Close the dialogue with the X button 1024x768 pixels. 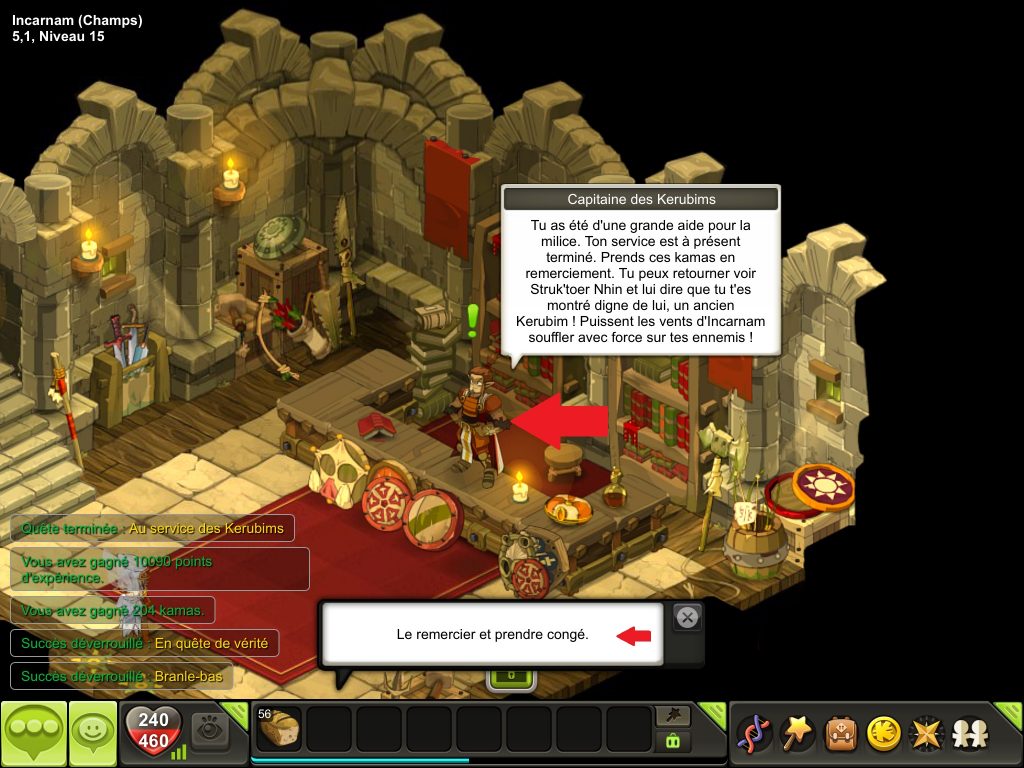[x=687, y=618]
